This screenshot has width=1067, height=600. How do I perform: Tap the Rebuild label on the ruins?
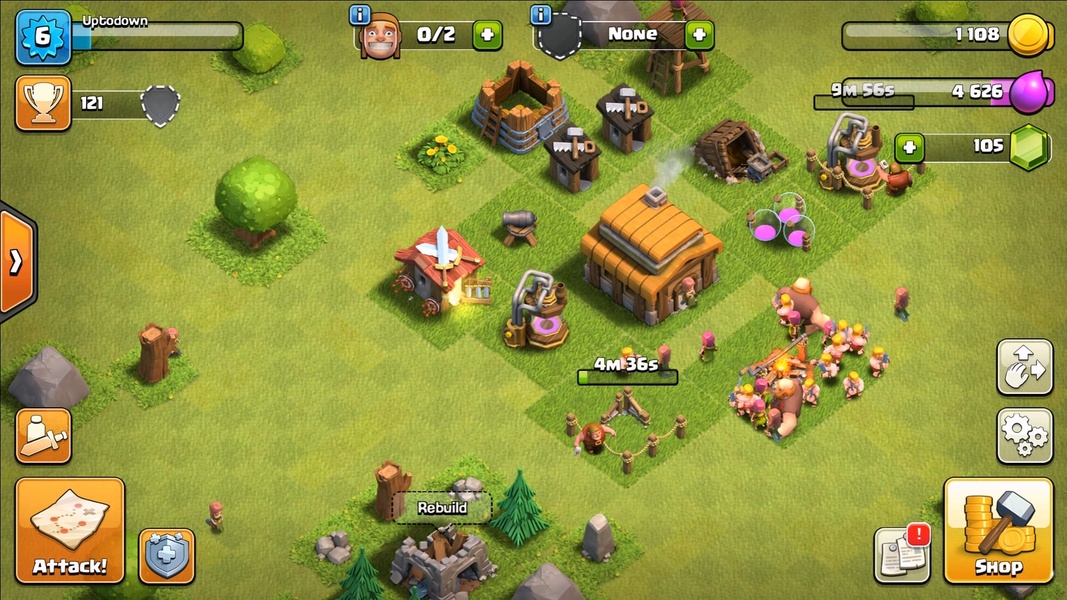(x=442, y=508)
